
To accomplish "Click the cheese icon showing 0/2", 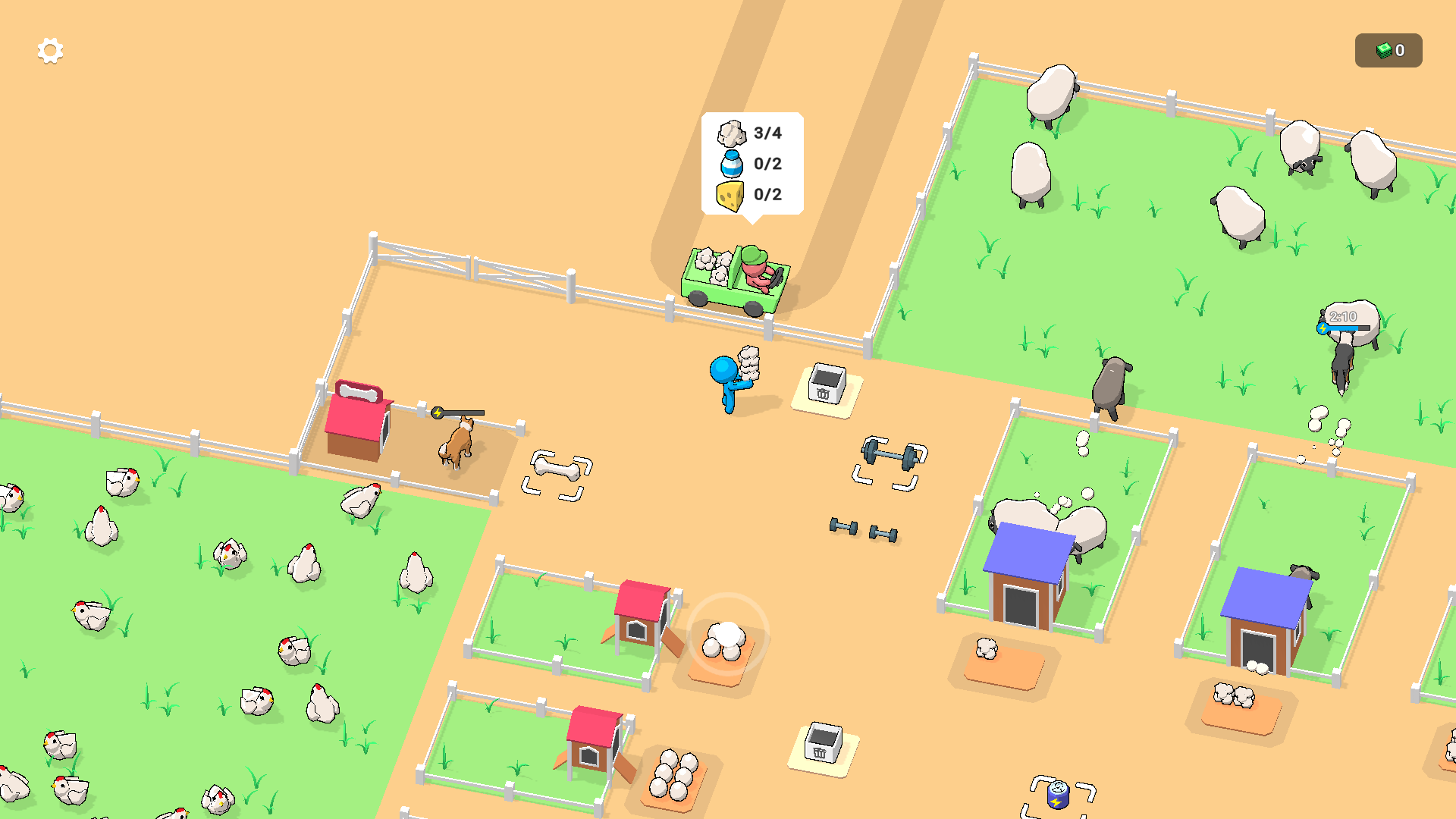I will point(730,196).
